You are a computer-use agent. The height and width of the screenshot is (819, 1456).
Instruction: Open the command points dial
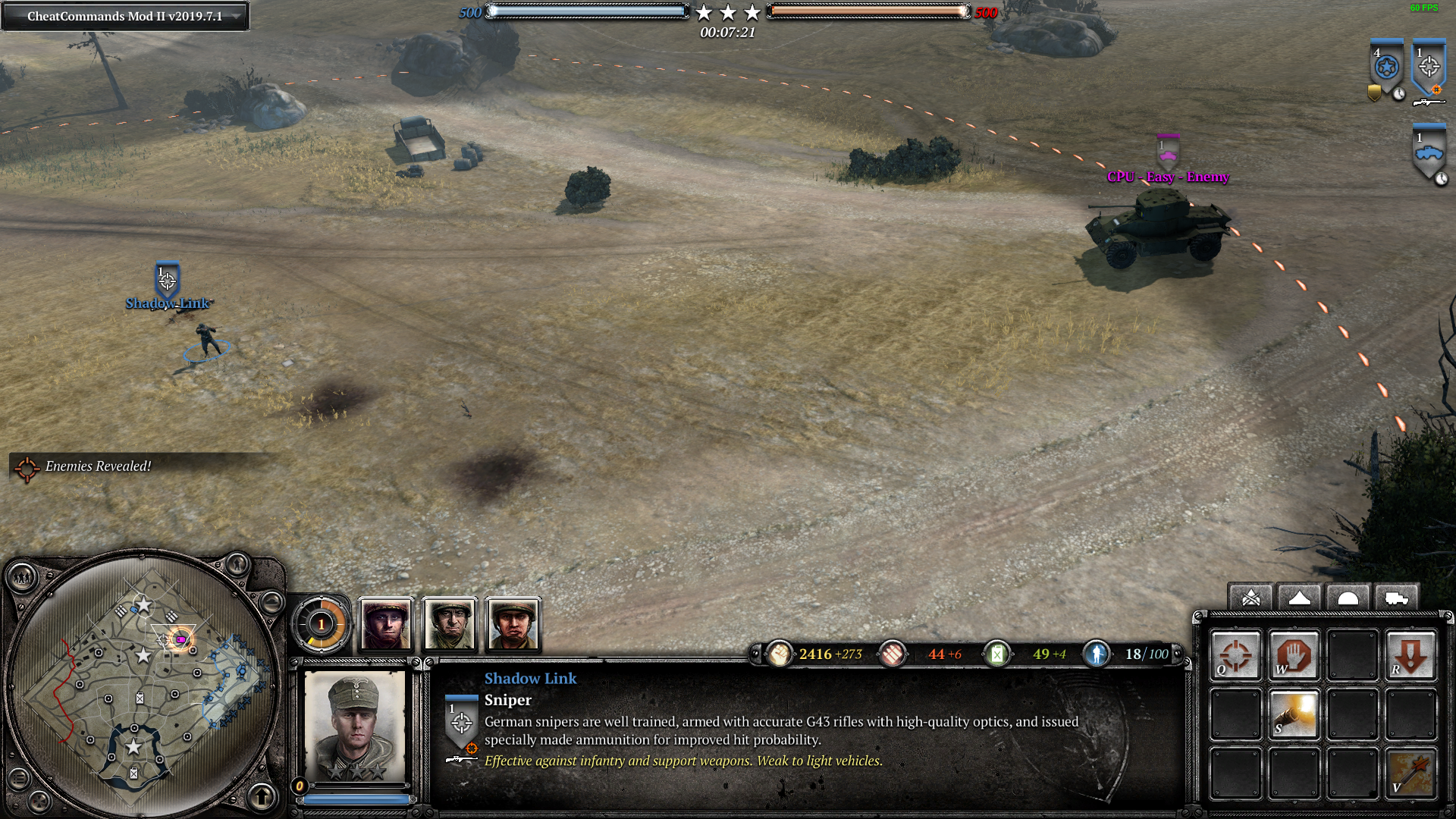coord(322,625)
